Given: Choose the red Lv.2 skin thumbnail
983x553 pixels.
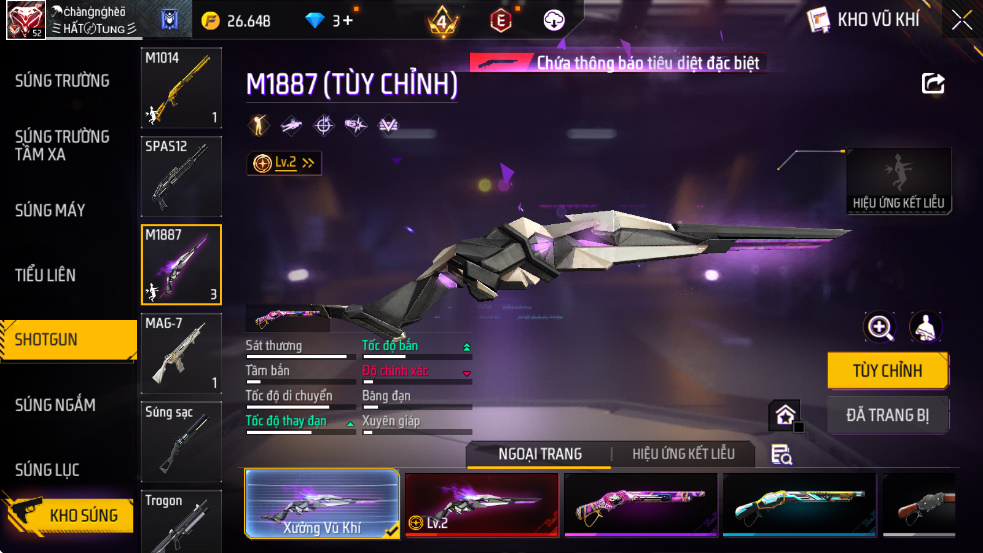Looking at the screenshot, I should [x=481, y=504].
